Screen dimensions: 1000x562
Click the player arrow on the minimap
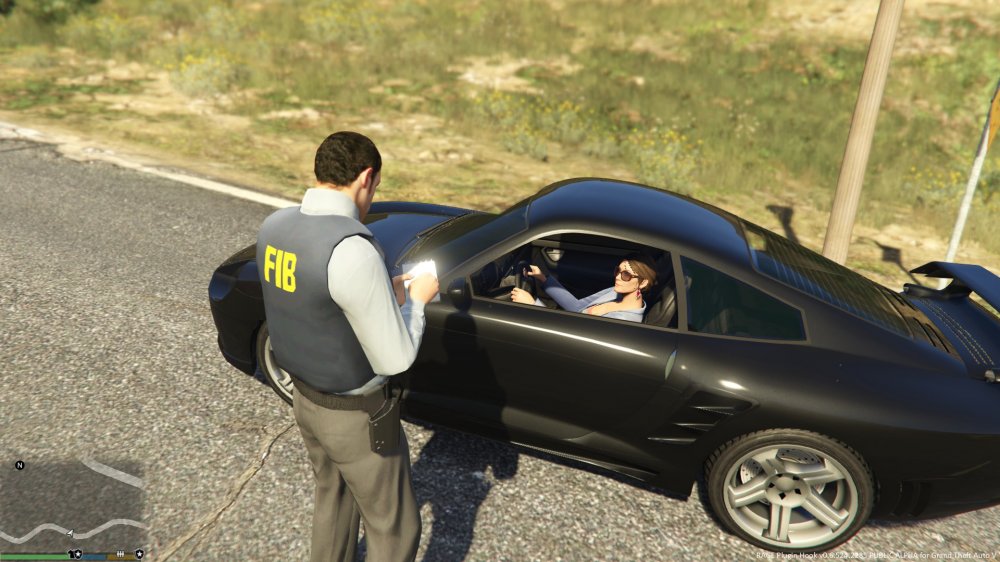pos(70,534)
